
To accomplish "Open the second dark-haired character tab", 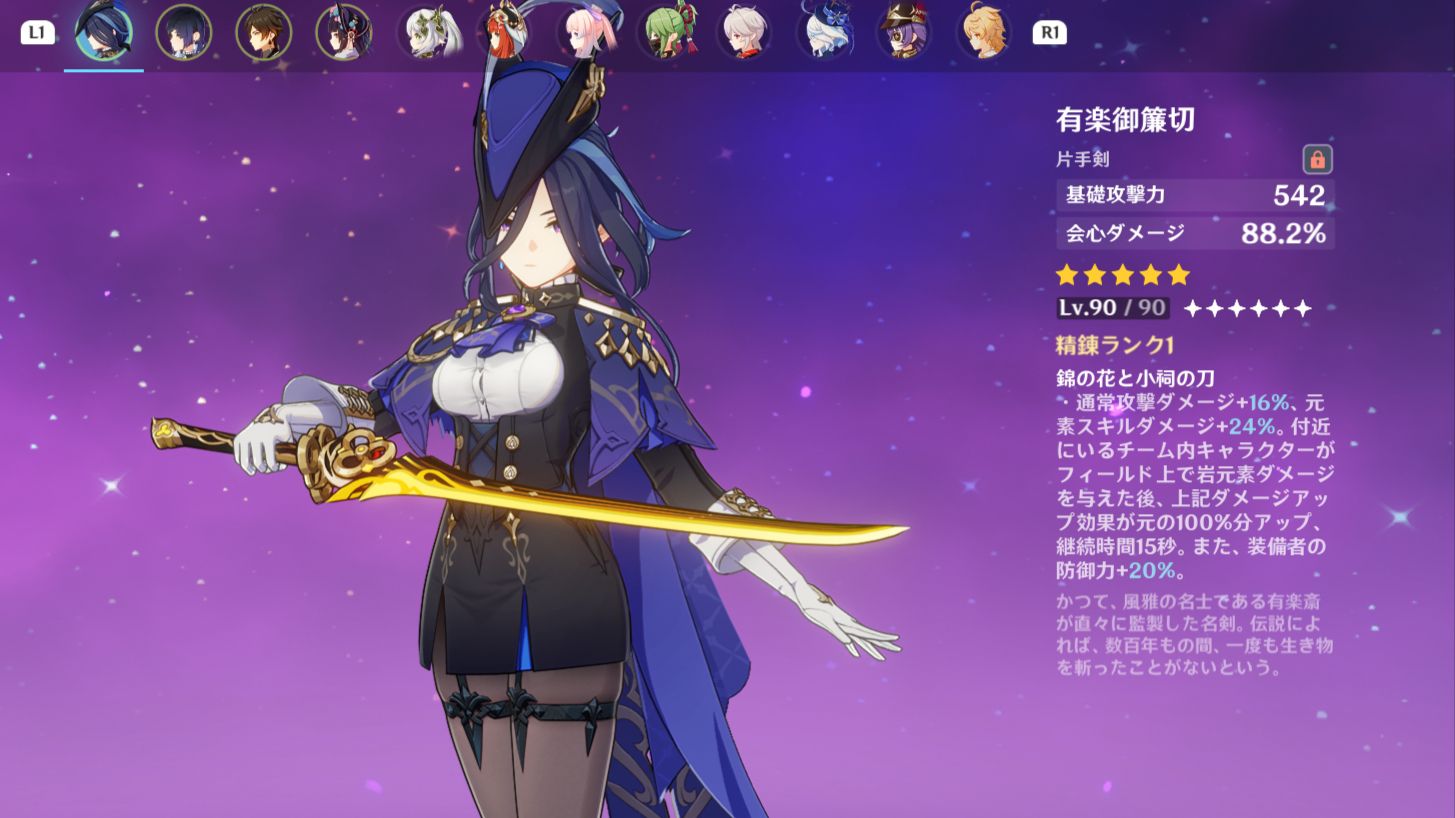I will (184, 32).
